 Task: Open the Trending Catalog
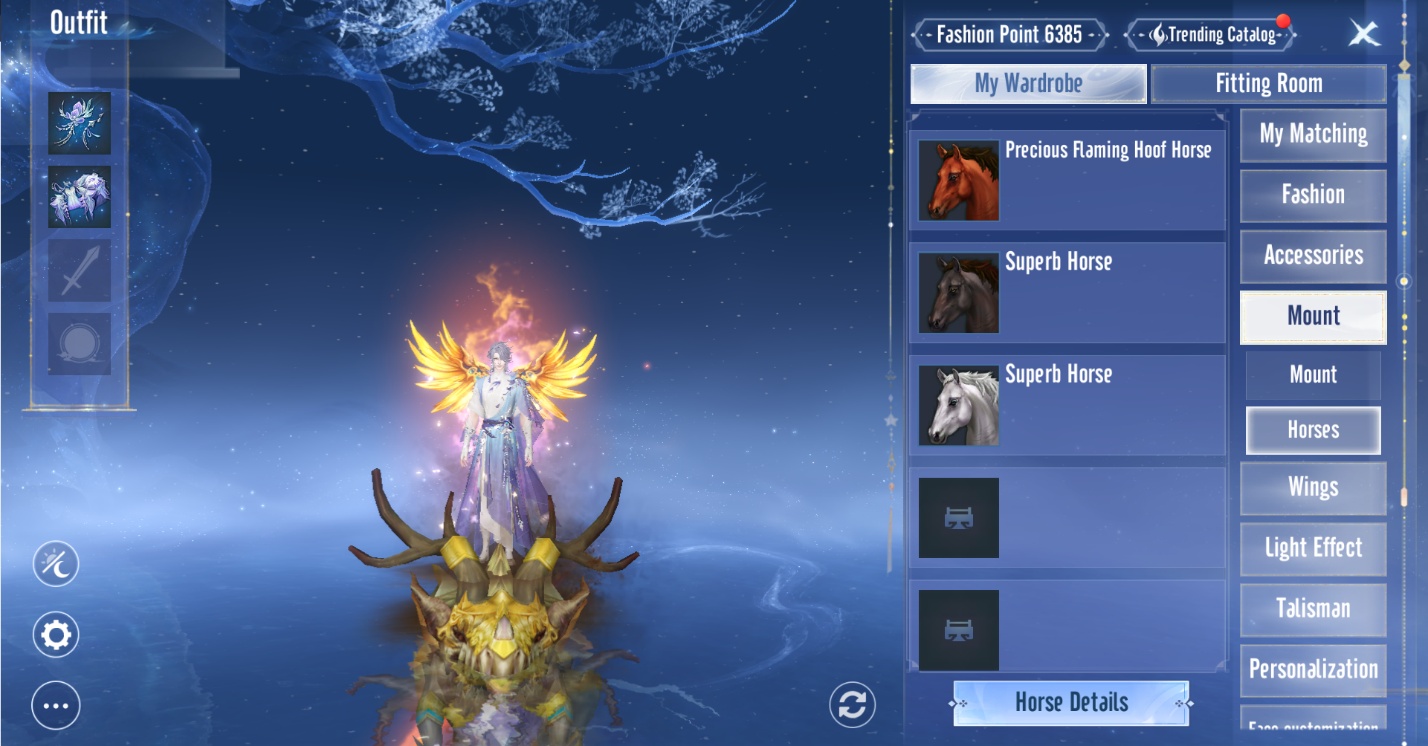(x=1211, y=35)
